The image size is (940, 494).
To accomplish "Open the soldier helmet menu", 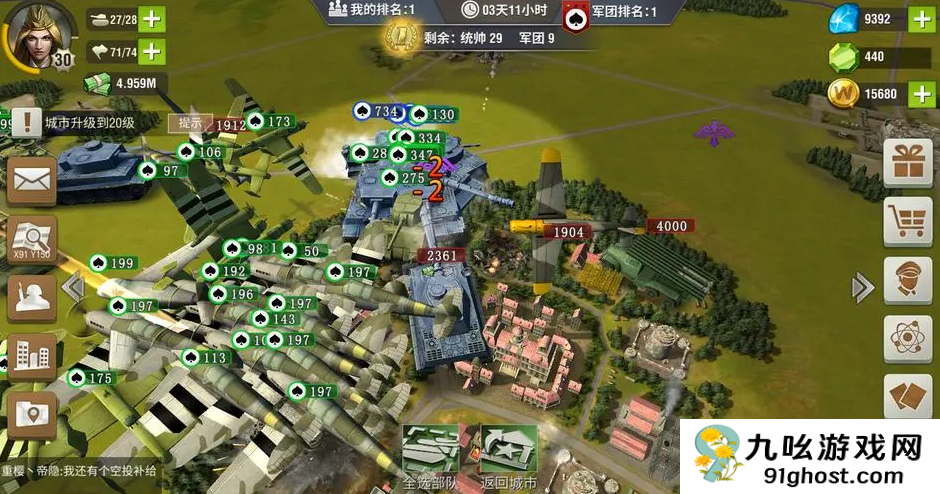I will point(31,297).
